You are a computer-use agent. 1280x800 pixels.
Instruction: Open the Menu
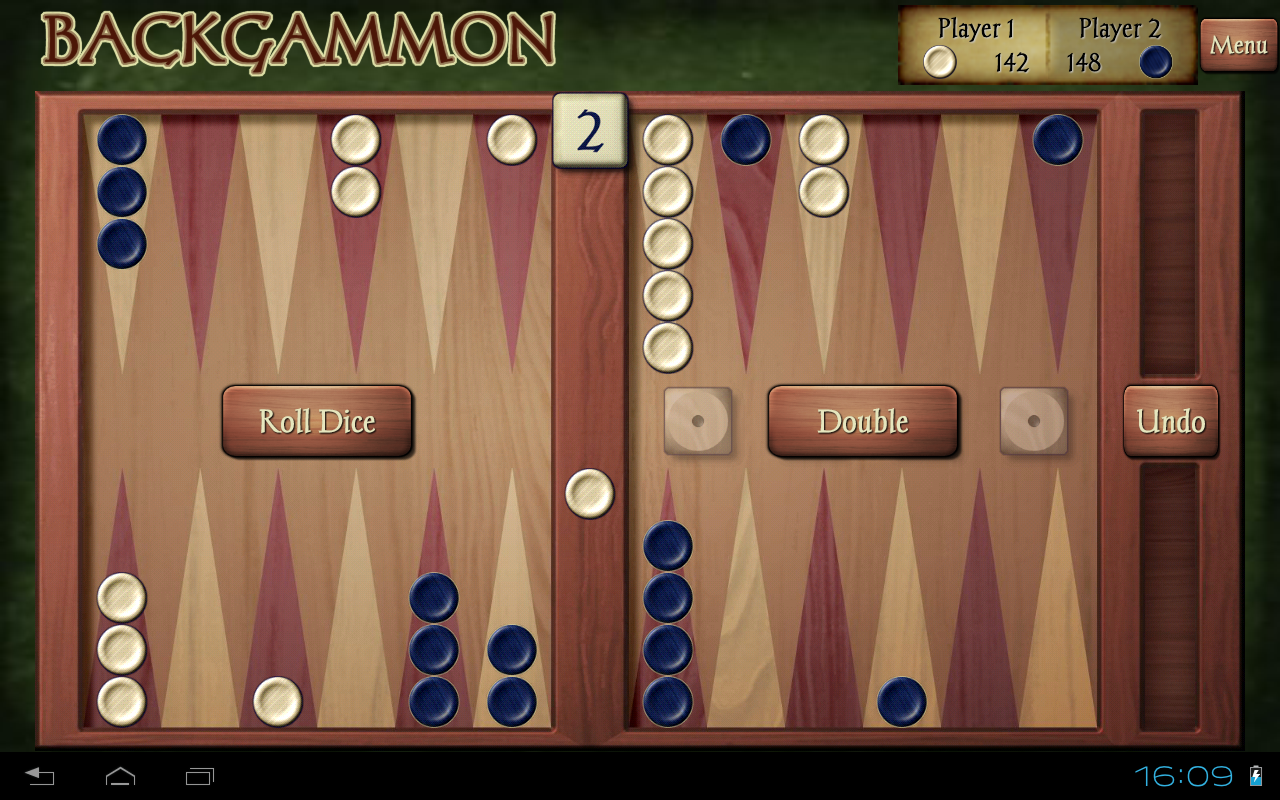(1238, 45)
